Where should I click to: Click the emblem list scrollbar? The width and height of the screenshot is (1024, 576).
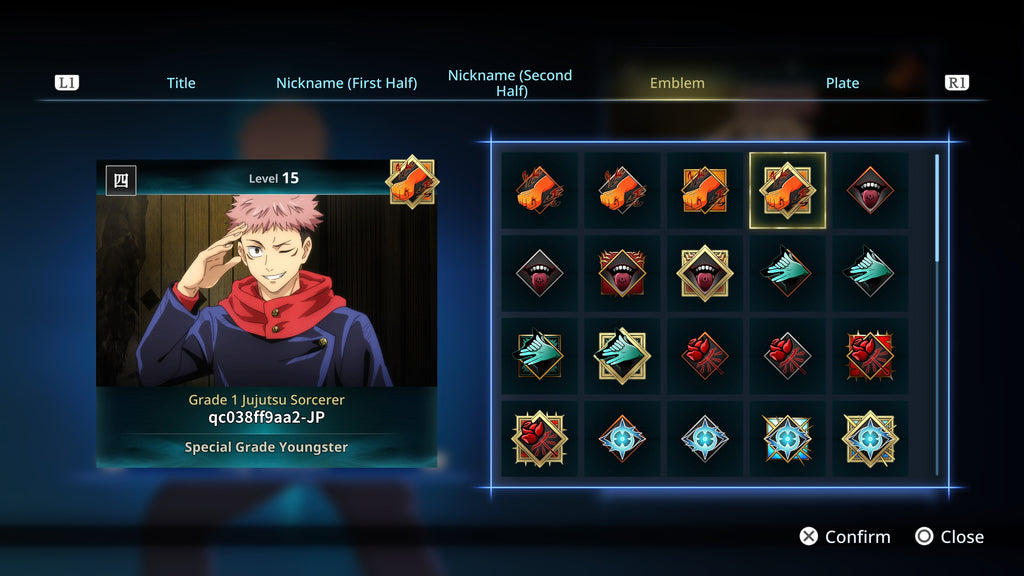click(937, 208)
